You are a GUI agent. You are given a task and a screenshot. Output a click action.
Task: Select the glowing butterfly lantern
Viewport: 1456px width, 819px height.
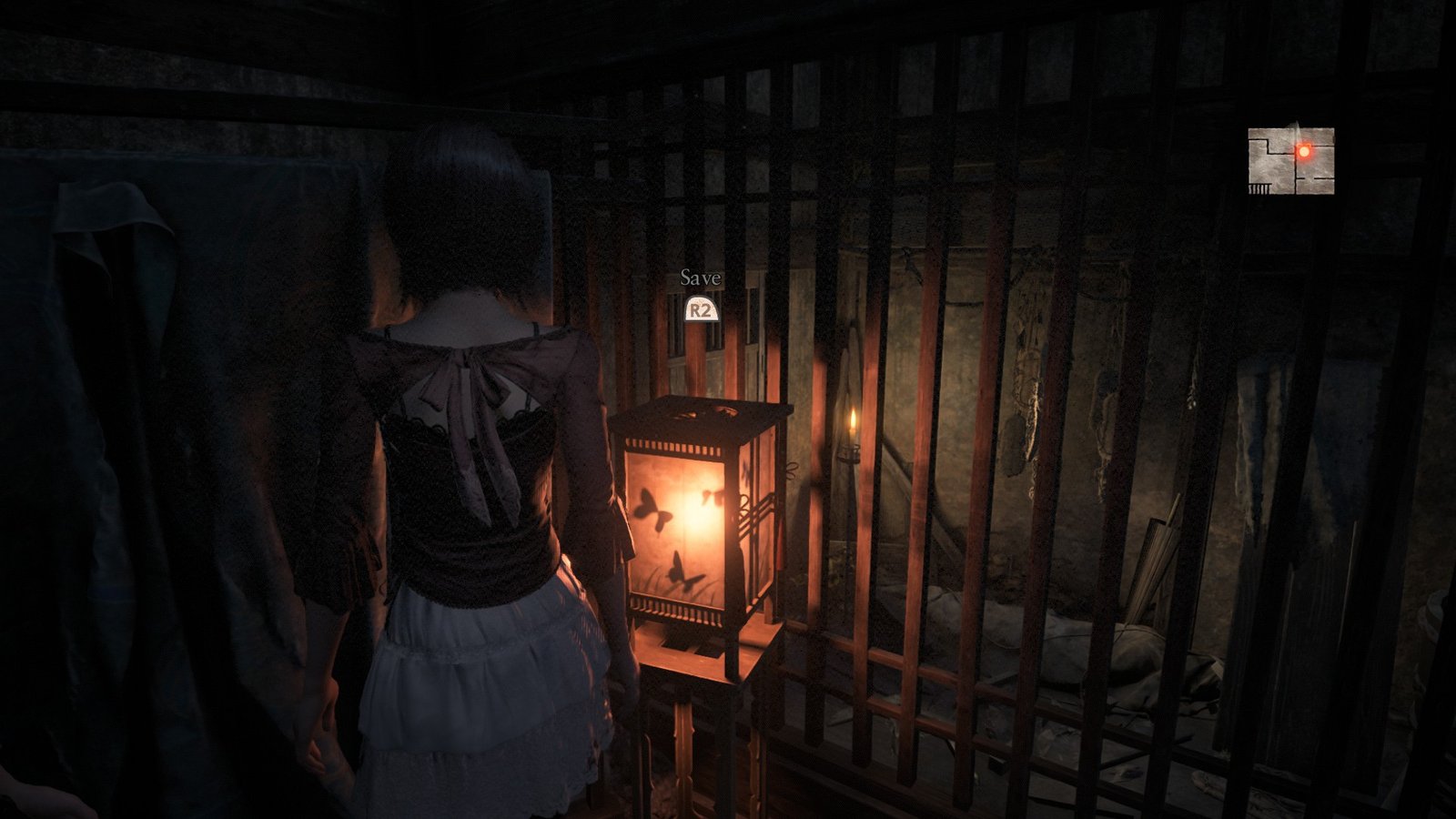(x=701, y=519)
